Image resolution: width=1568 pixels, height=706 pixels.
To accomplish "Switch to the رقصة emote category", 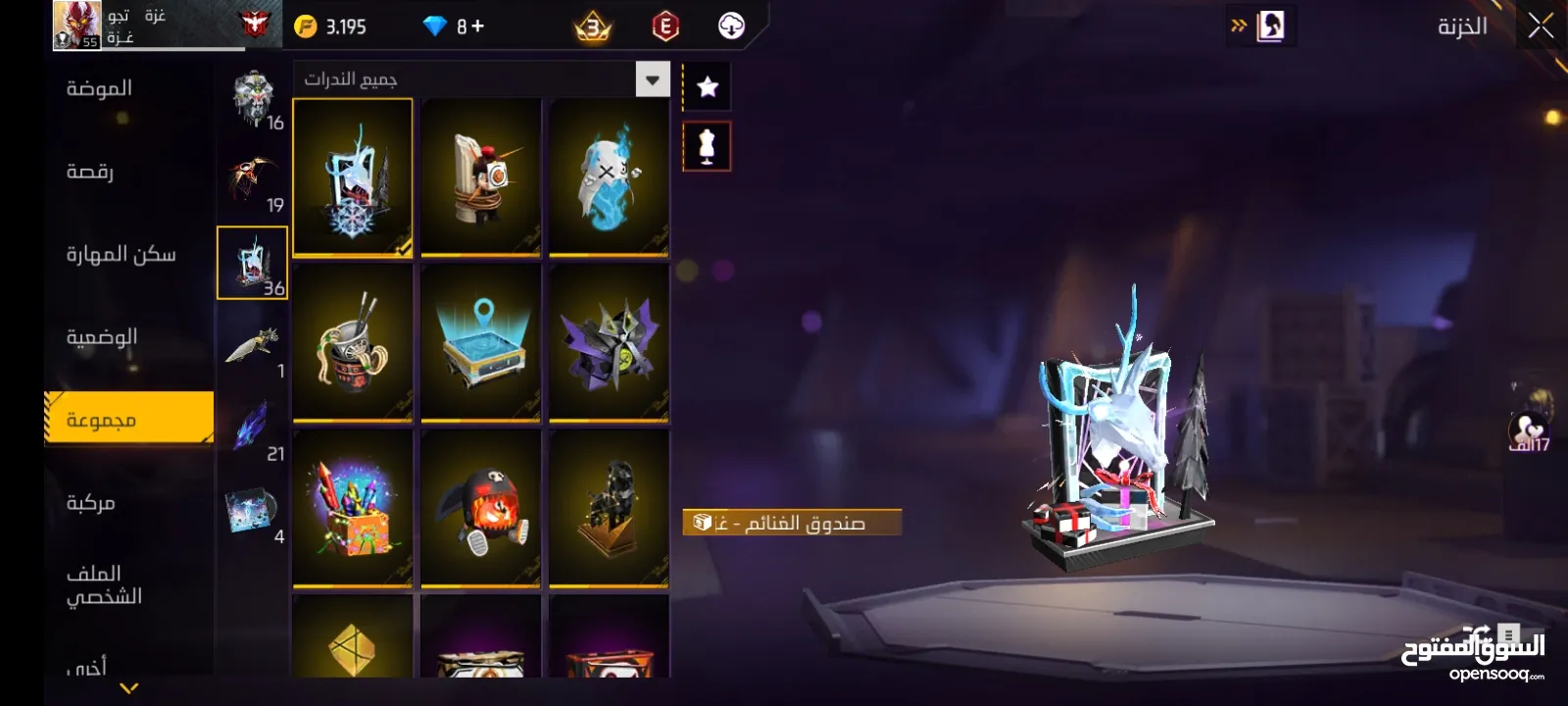I will [90, 173].
